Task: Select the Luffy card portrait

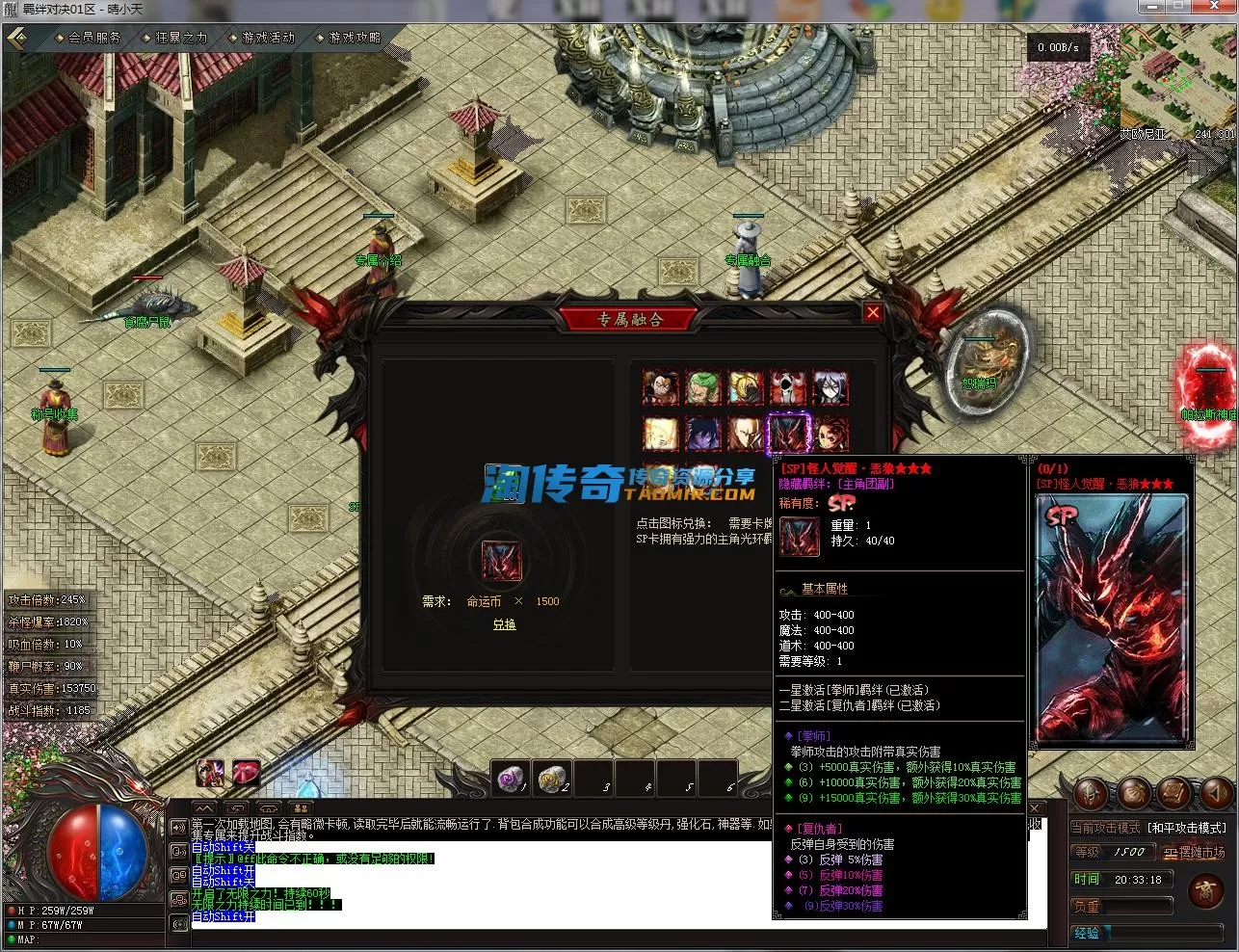Action: pyautogui.click(x=661, y=387)
